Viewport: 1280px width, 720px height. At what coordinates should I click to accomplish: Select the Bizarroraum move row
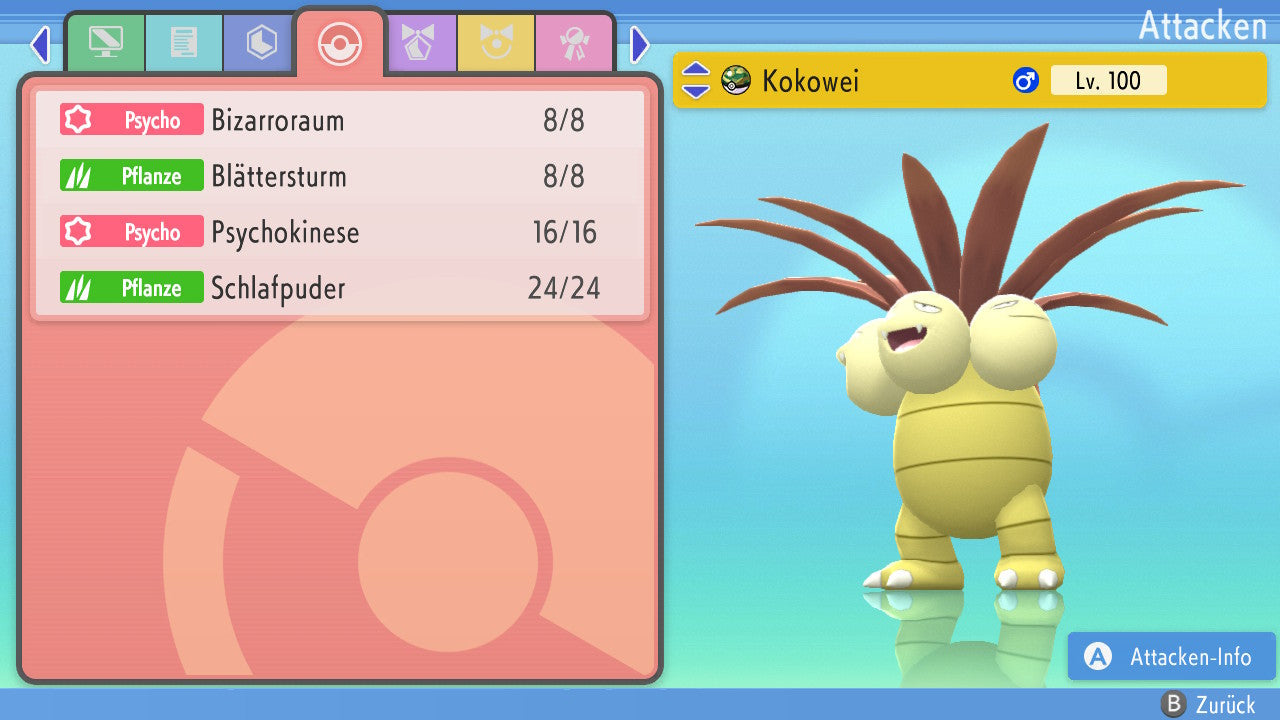pyautogui.click(x=340, y=121)
